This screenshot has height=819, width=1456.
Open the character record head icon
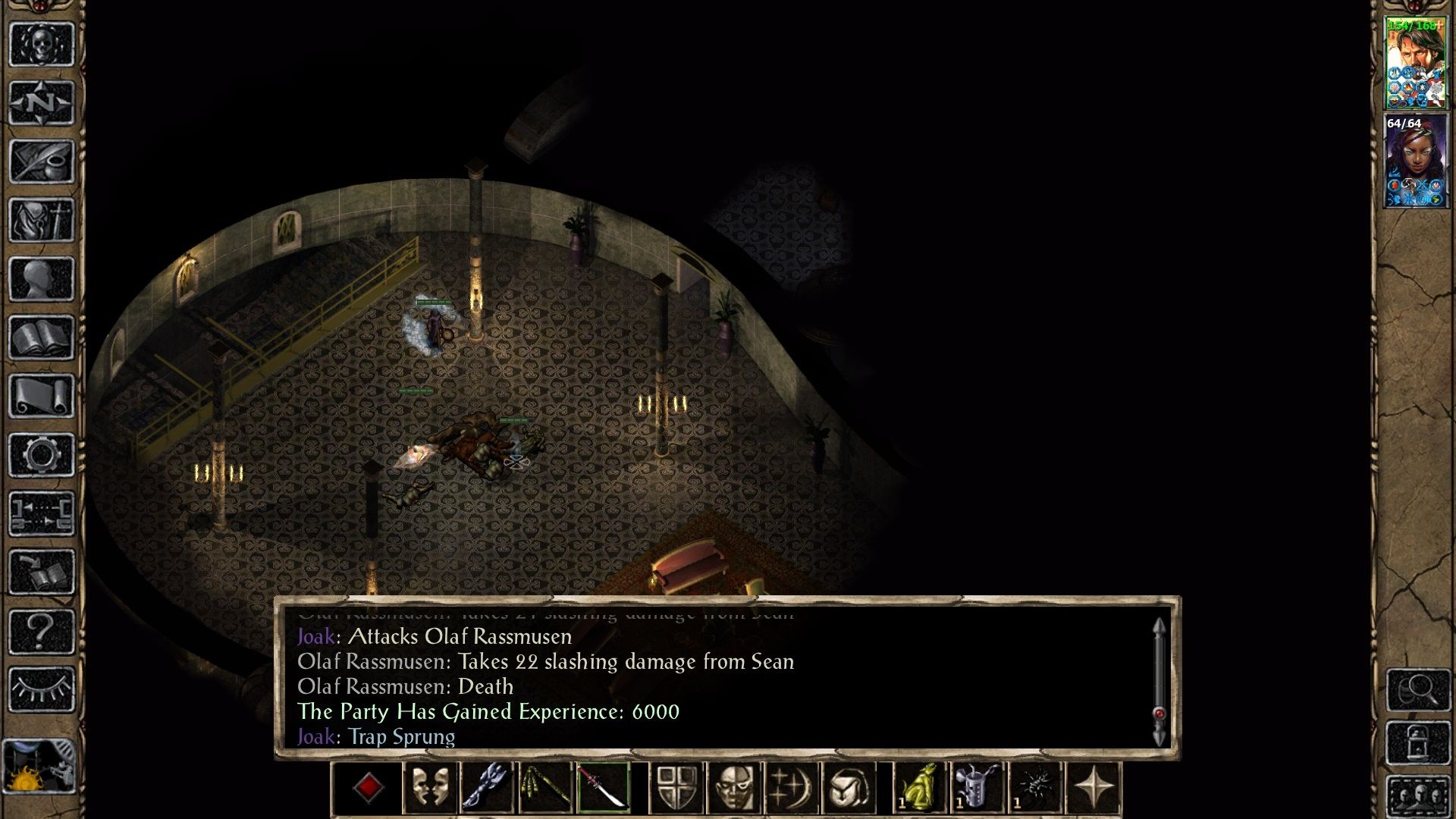(42, 278)
